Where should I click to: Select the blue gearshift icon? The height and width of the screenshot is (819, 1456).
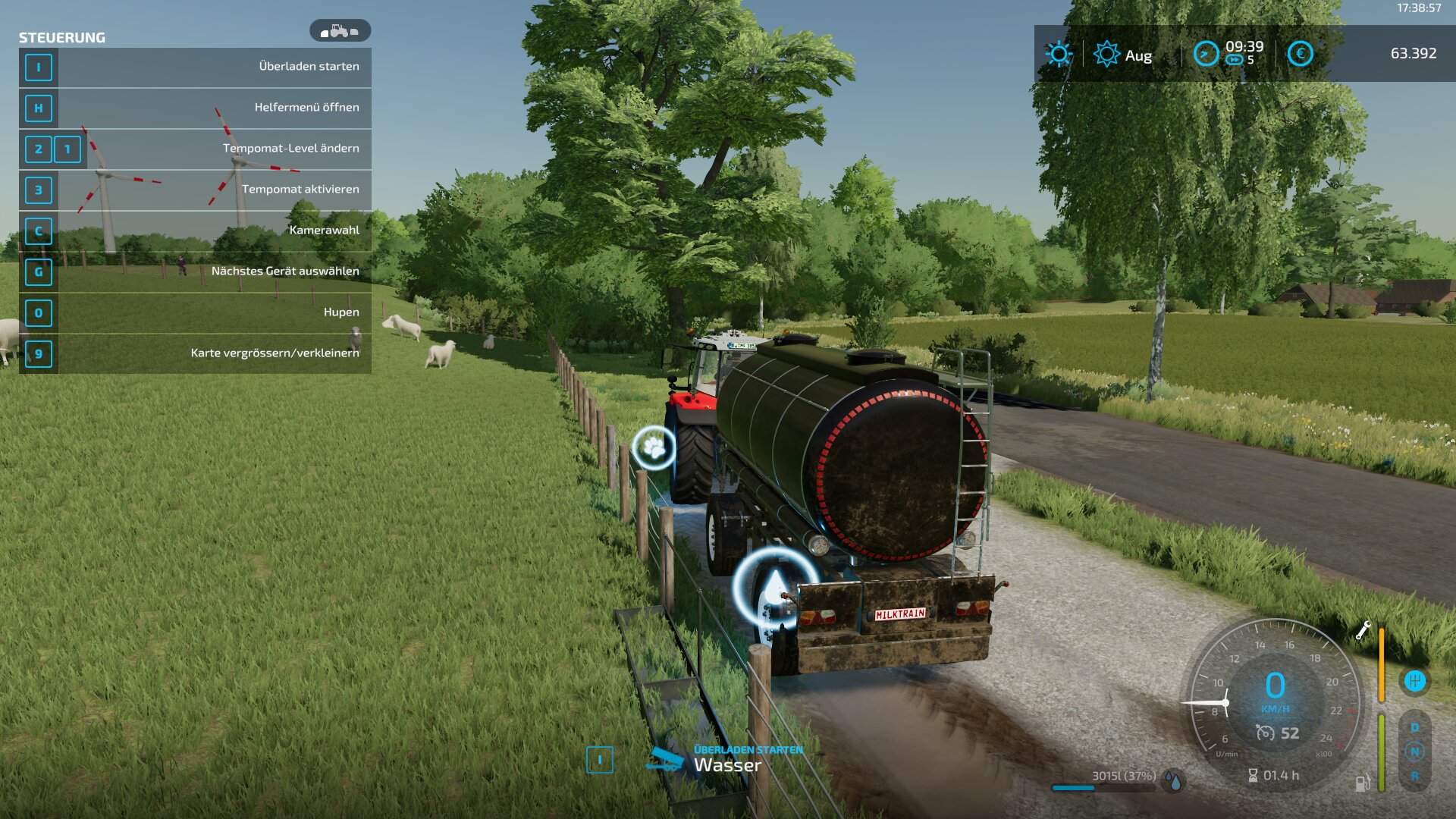[x=1414, y=681]
